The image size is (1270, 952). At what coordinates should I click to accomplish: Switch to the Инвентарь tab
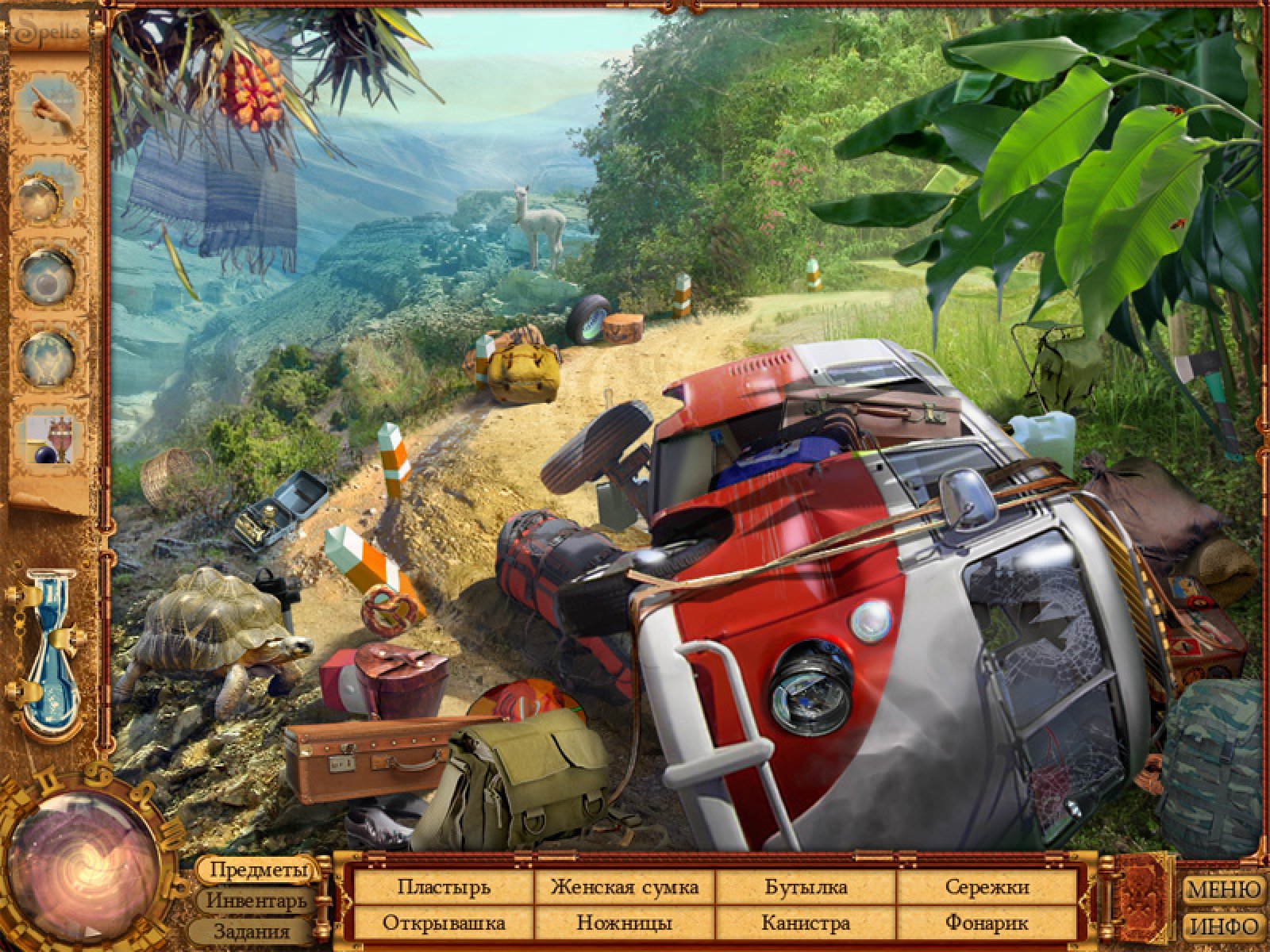[256, 900]
